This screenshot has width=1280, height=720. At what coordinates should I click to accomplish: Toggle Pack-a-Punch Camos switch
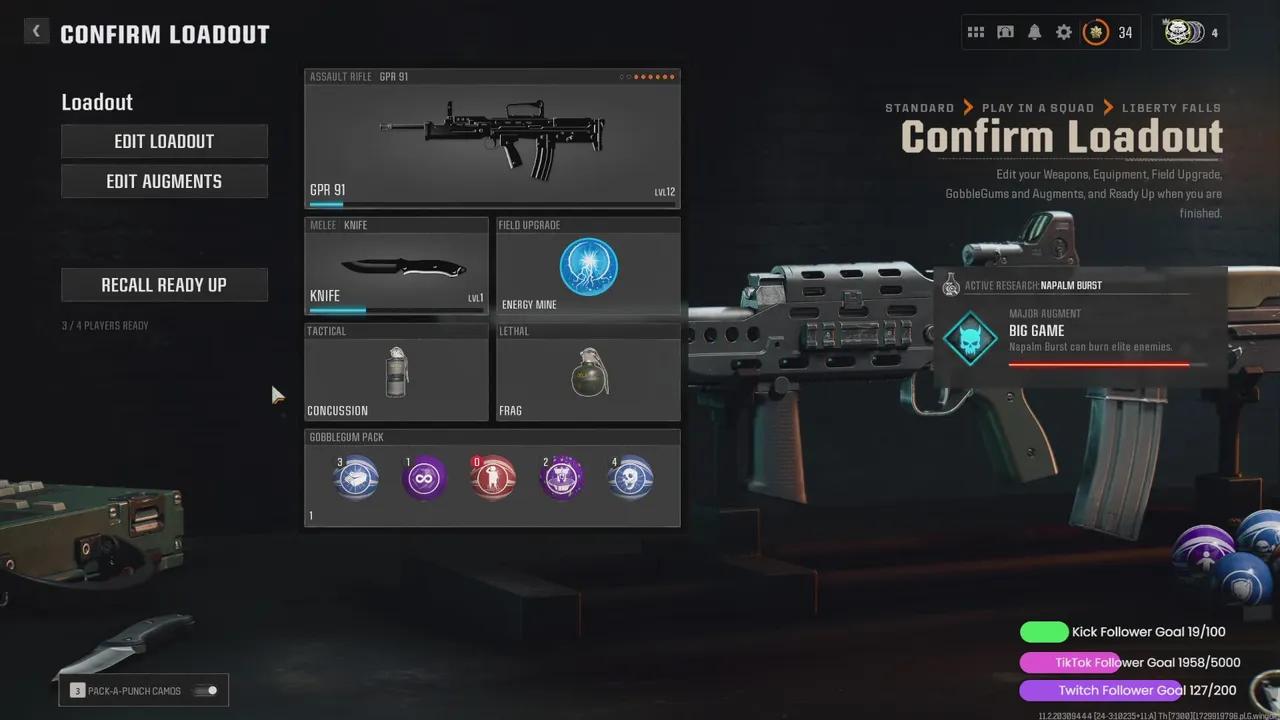tap(207, 691)
